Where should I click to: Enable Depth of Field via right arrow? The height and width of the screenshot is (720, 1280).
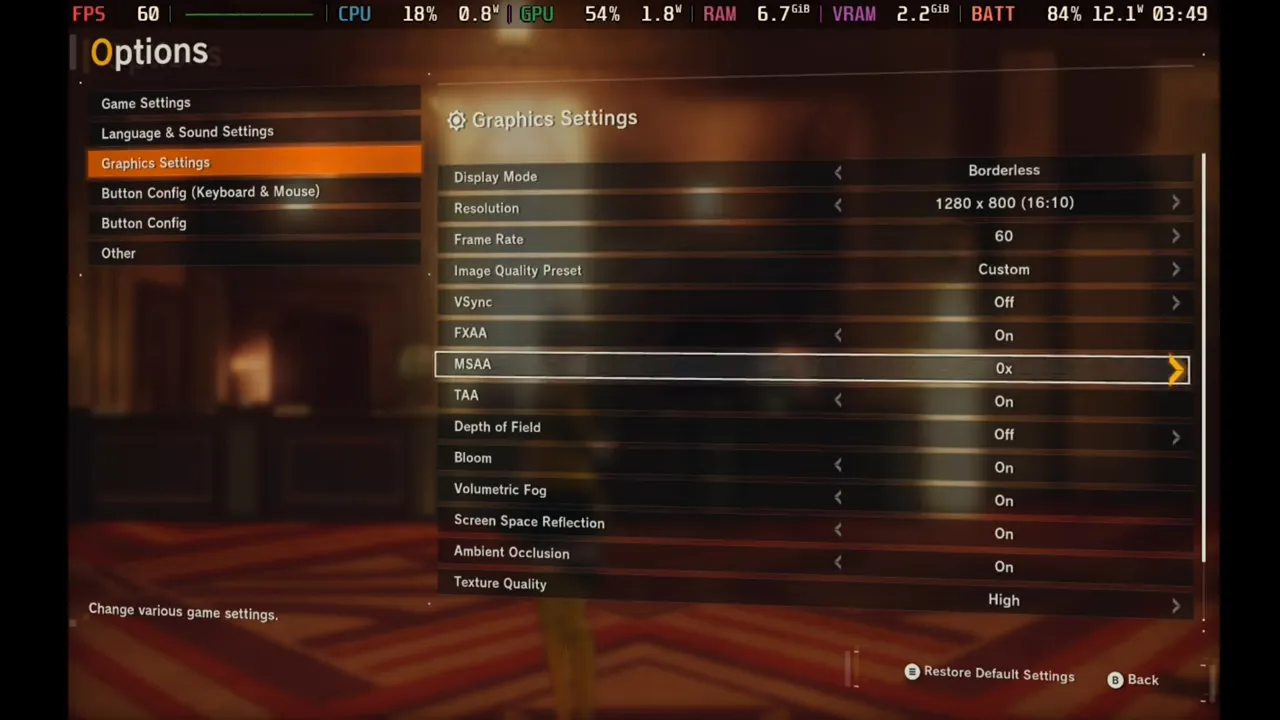tap(1175, 436)
